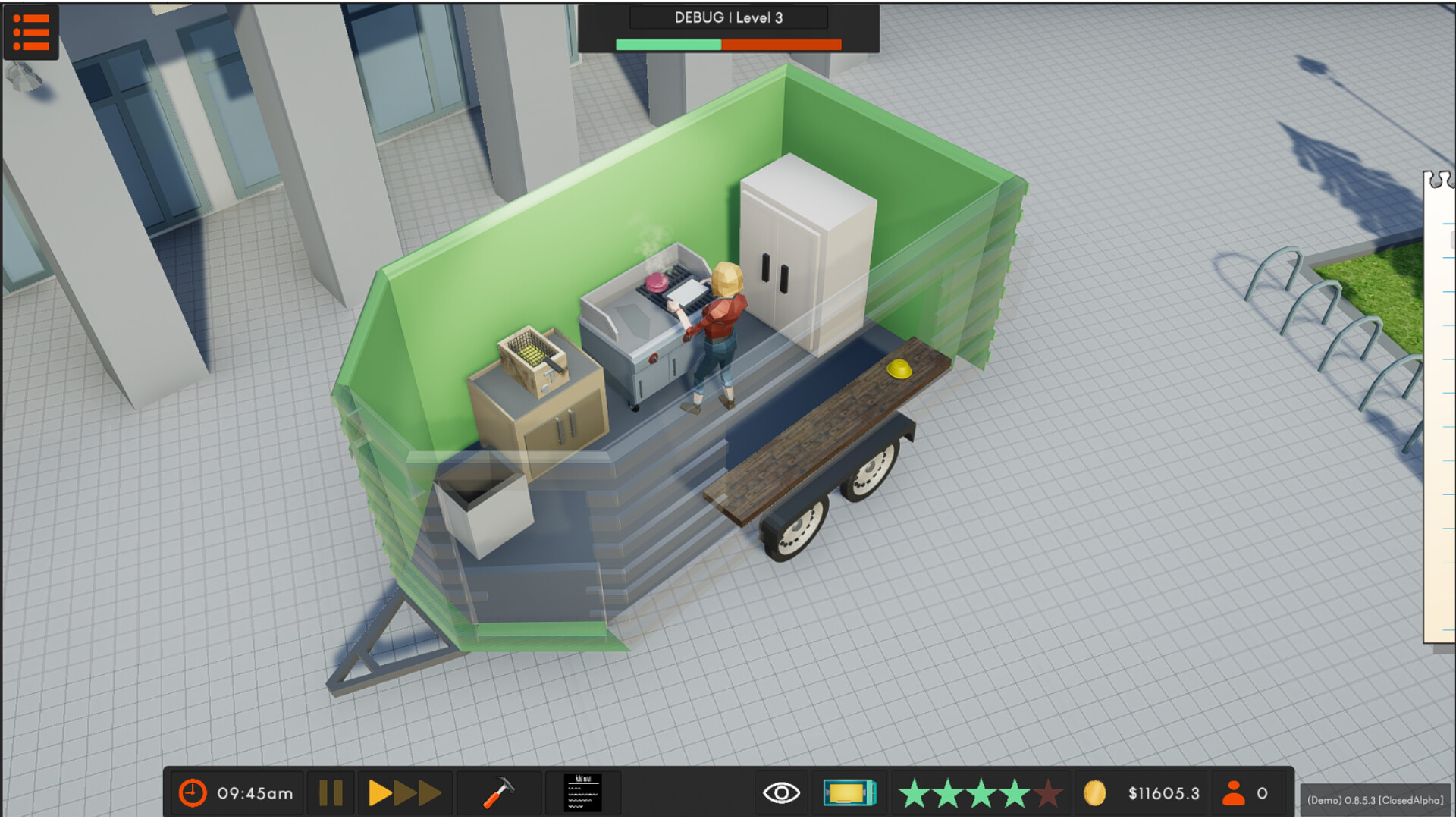
Task: Pause the game with the pause button
Action: tap(331, 792)
